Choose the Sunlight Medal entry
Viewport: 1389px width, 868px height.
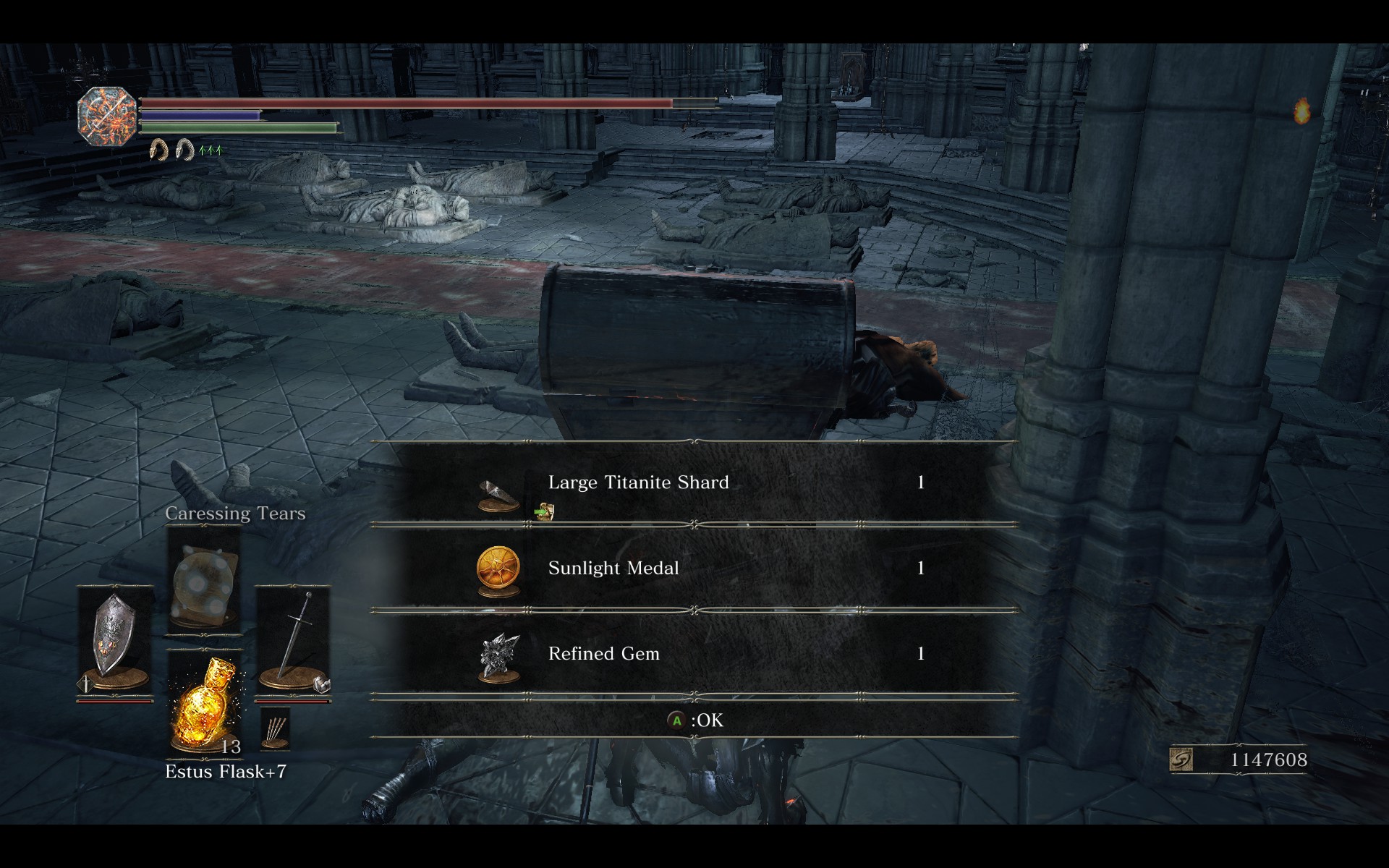tap(694, 568)
